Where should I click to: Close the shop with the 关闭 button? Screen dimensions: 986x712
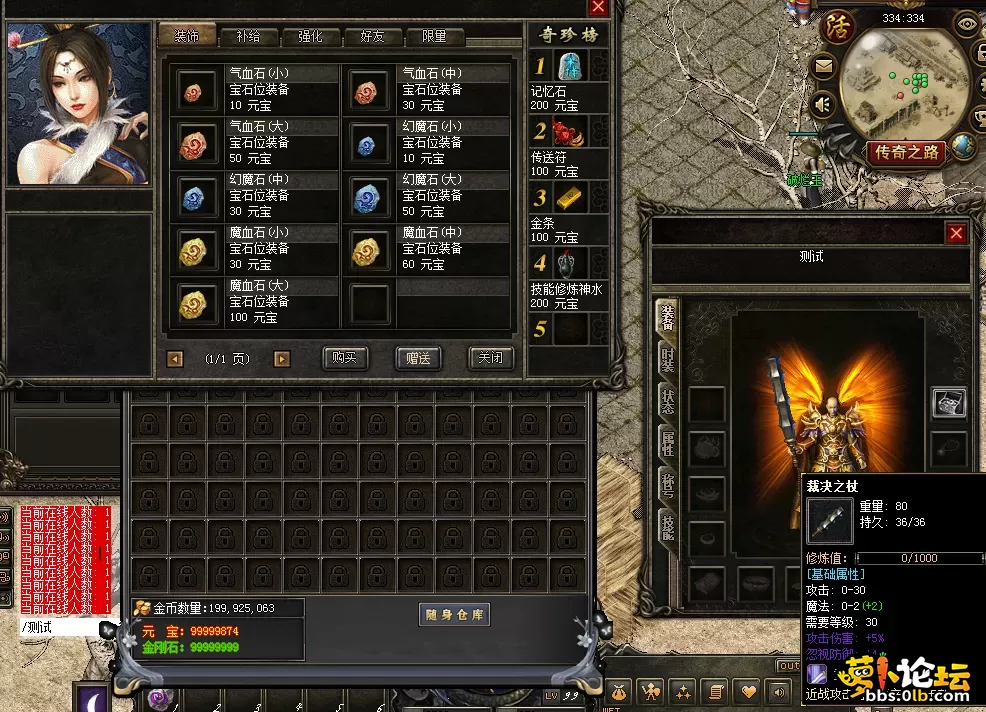click(x=490, y=358)
